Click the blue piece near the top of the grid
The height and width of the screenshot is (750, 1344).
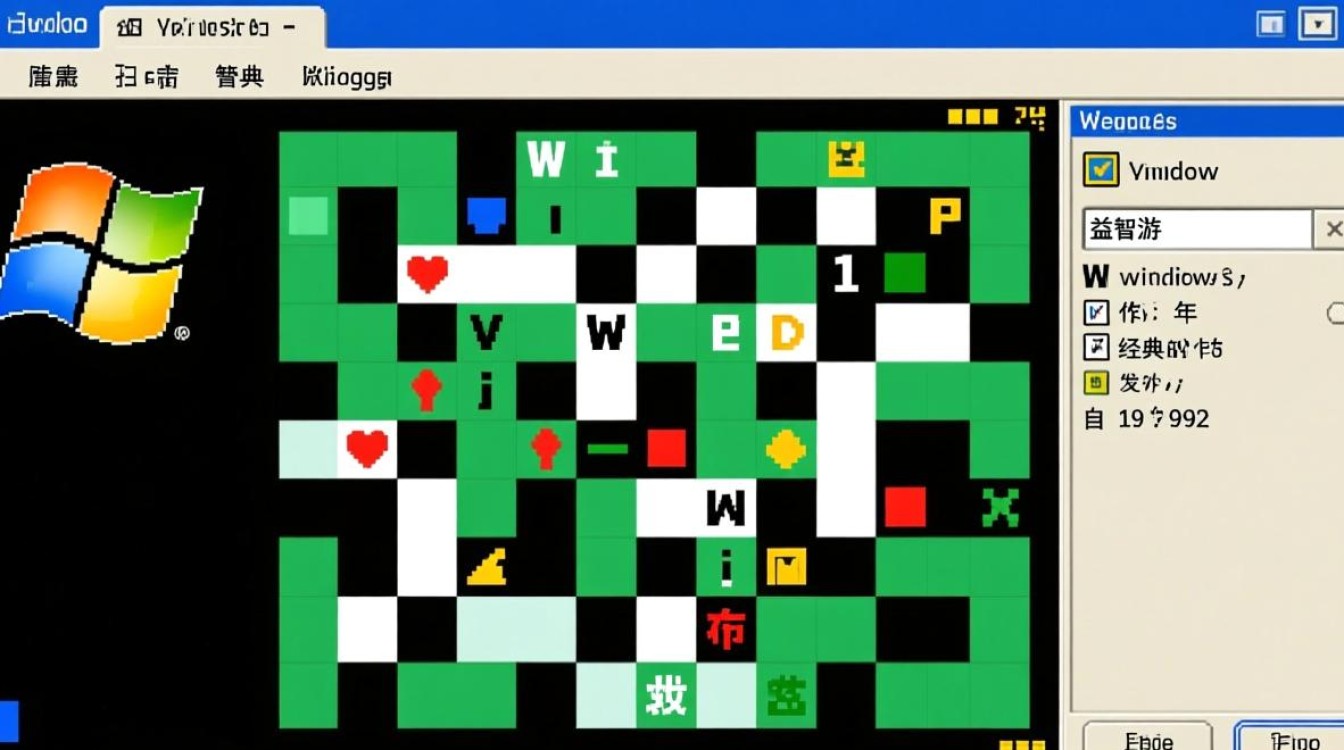[486, 215]
